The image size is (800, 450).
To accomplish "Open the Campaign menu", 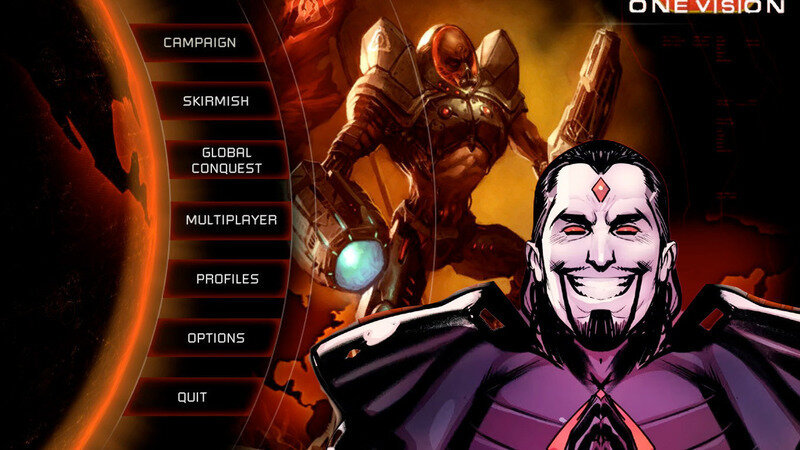I will point(199,43).
